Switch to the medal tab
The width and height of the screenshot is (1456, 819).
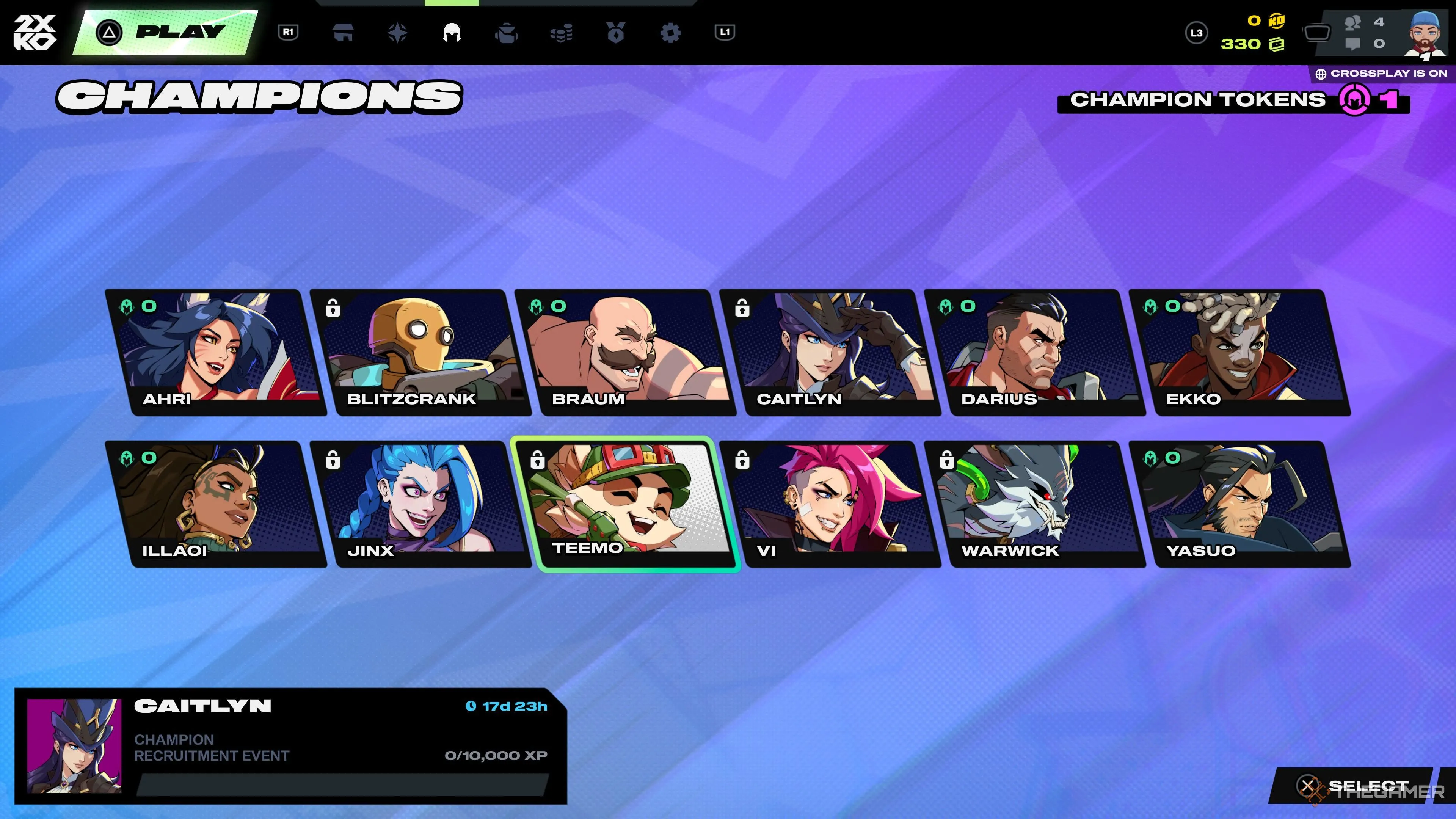615,33
